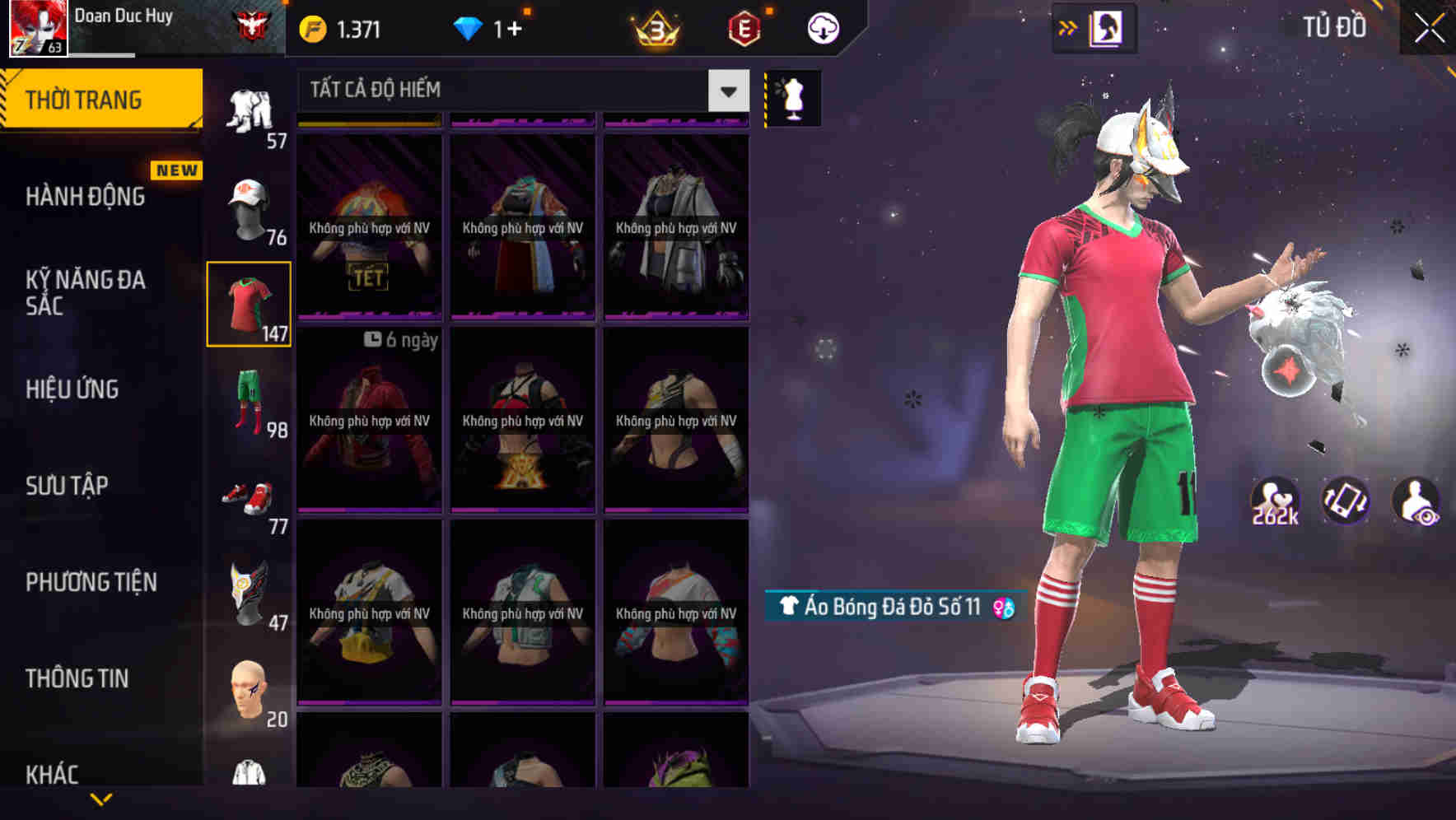Viewport: 1456px width, 820px height.
Task: Collapse the wardrobe panel with the double arrows
Action: point(1068,27)
